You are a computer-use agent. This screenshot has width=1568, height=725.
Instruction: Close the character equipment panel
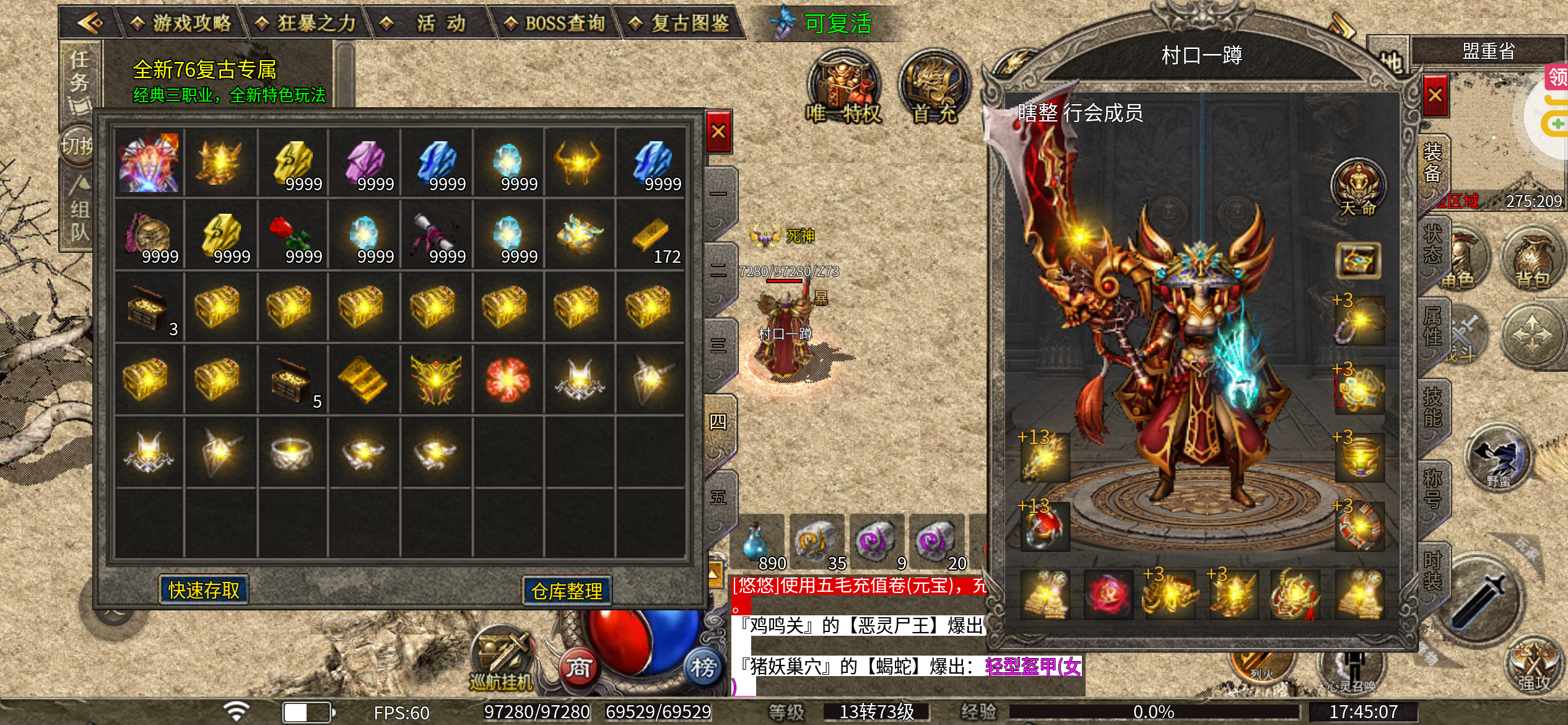[x=1435, y=95]
